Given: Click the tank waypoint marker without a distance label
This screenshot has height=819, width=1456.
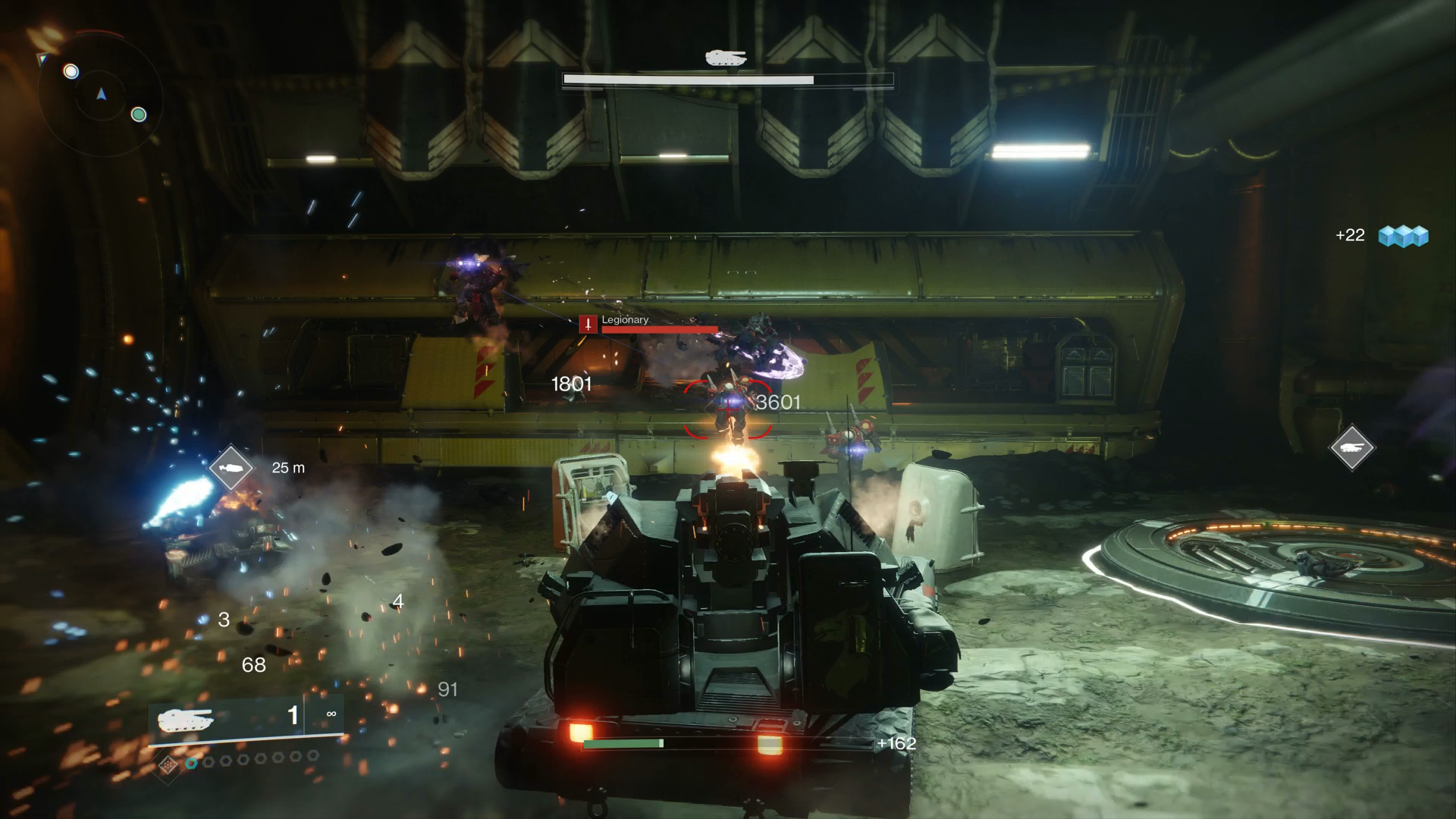Looking at the screenshot, I should tap(1352, 447).
